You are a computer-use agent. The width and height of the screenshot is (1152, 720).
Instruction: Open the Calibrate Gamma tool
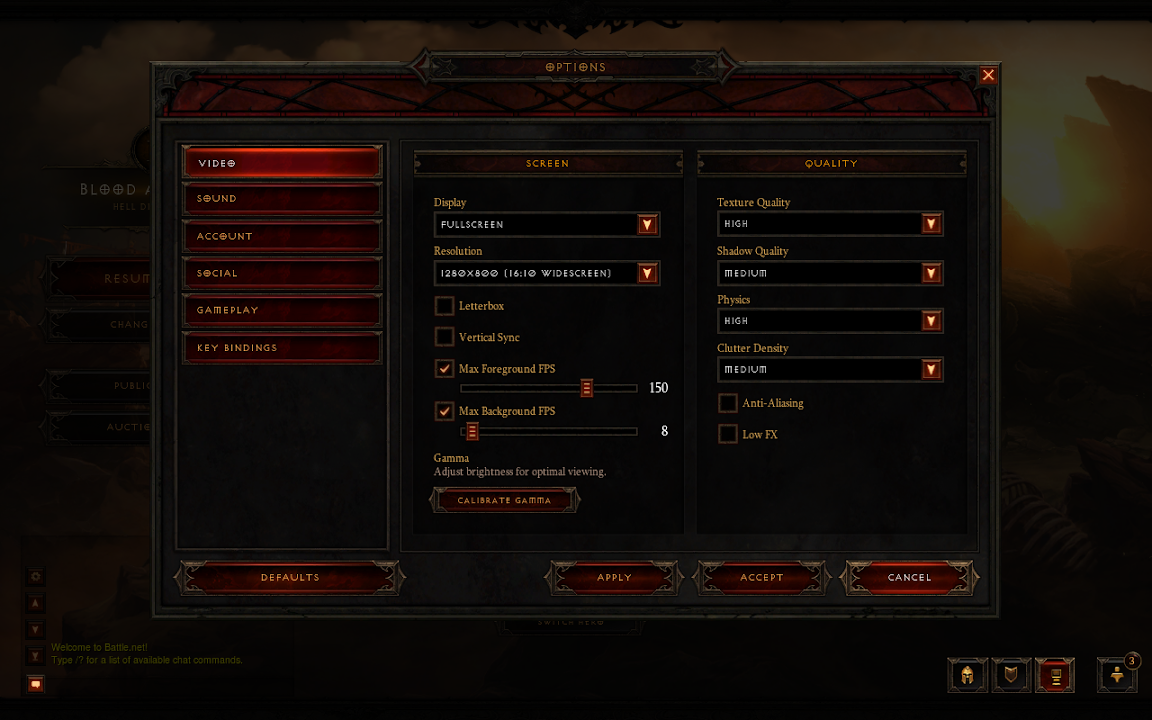pos(504,500)
